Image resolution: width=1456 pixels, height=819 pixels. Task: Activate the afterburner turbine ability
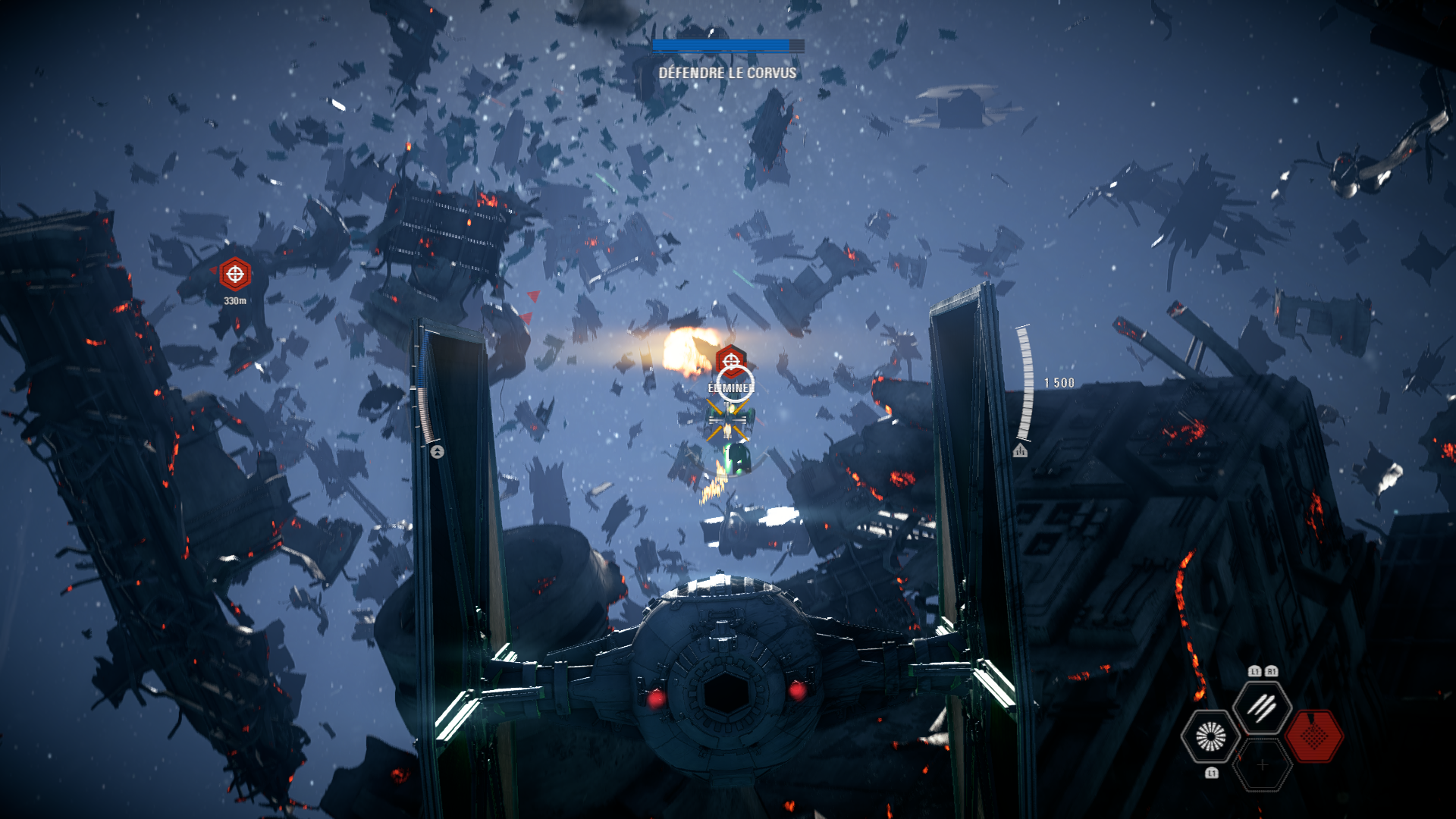1210,736
